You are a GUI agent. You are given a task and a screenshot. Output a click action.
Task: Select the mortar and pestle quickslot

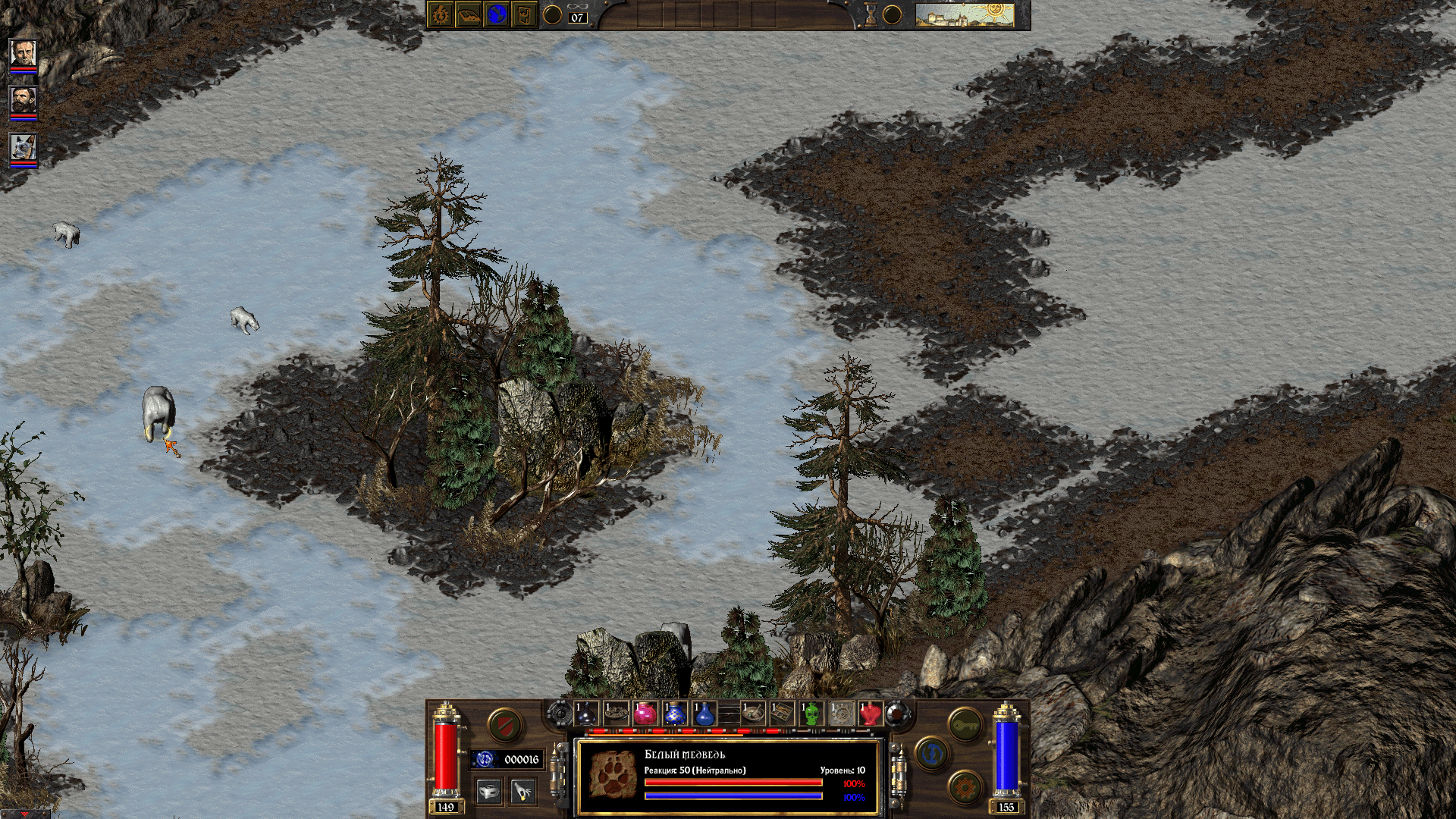click(752, 715)
